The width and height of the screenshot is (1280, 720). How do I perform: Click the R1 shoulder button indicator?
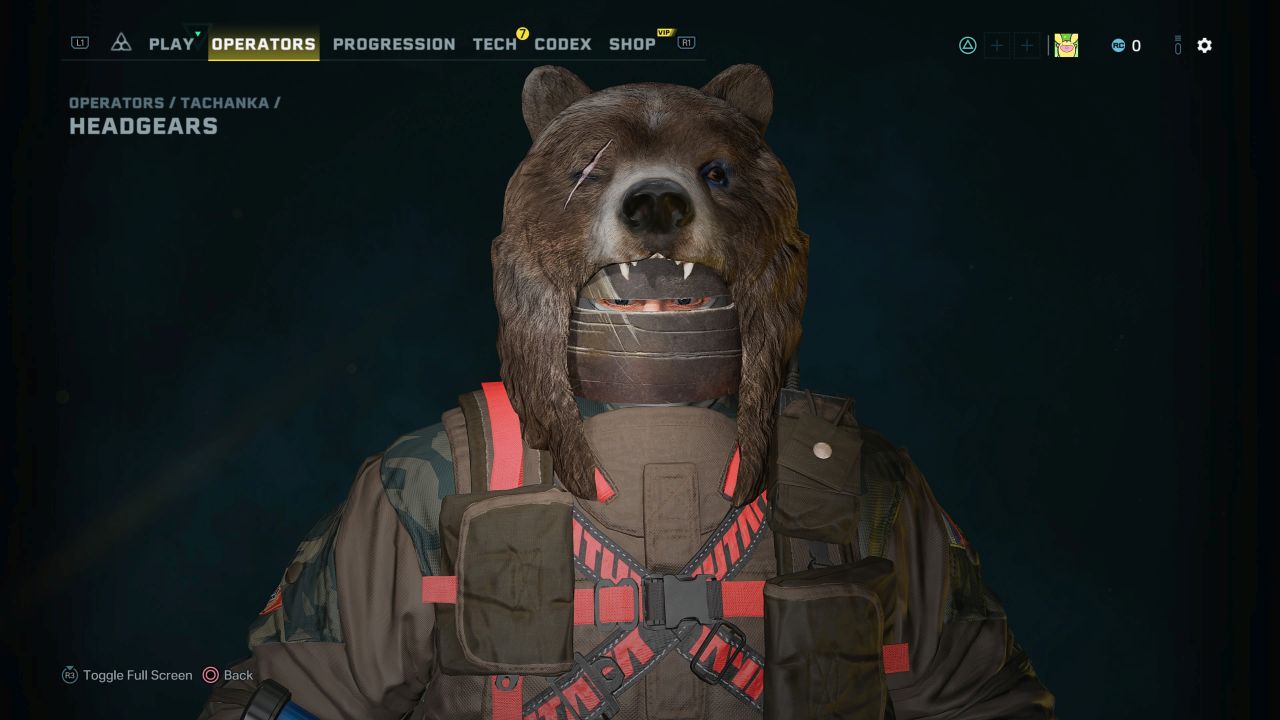685,43
